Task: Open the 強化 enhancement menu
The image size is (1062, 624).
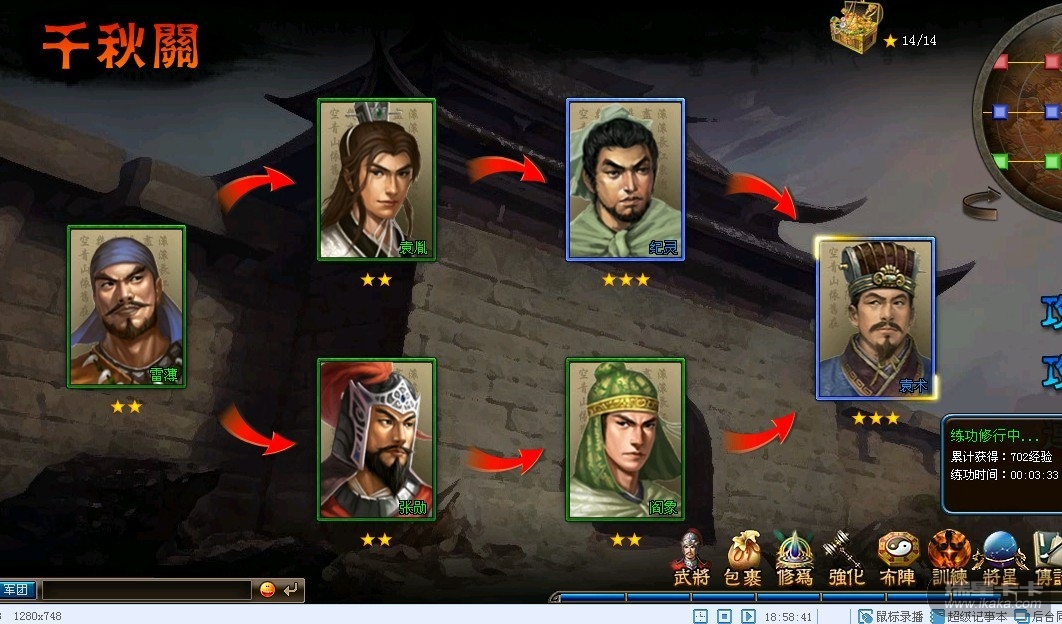Action: 846,560
